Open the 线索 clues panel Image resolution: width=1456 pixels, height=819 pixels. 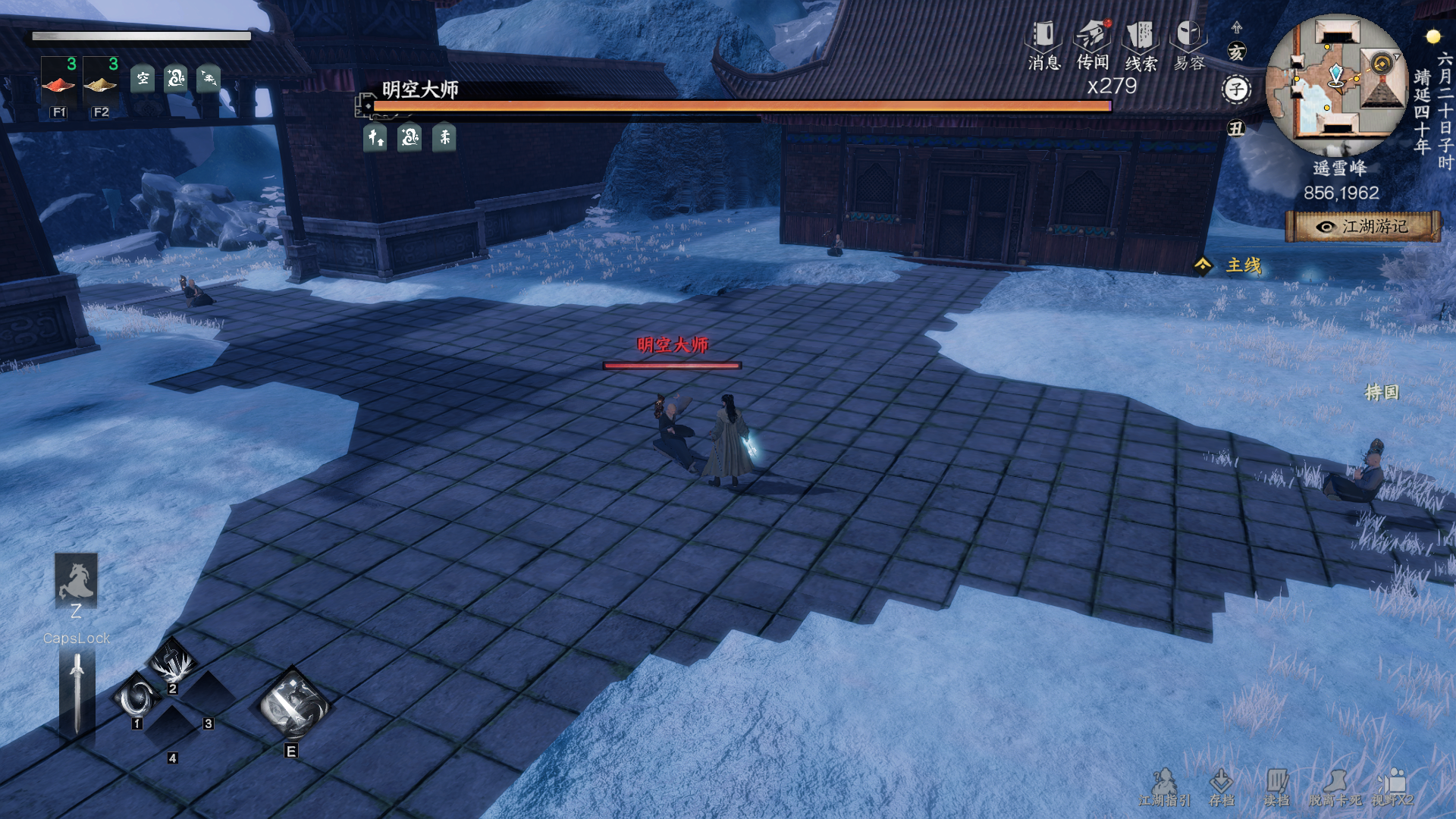(1141, 44)
